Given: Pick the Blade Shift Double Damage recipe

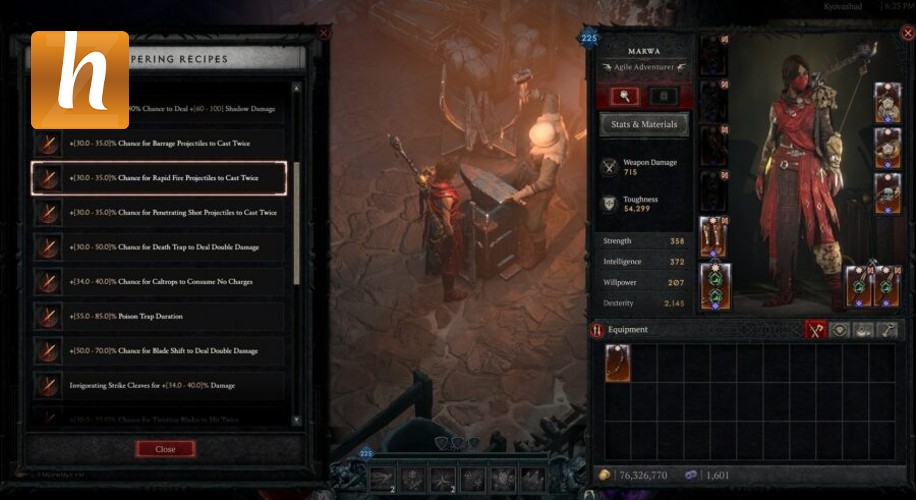Looking at the screenshot, I should (160, 351).
